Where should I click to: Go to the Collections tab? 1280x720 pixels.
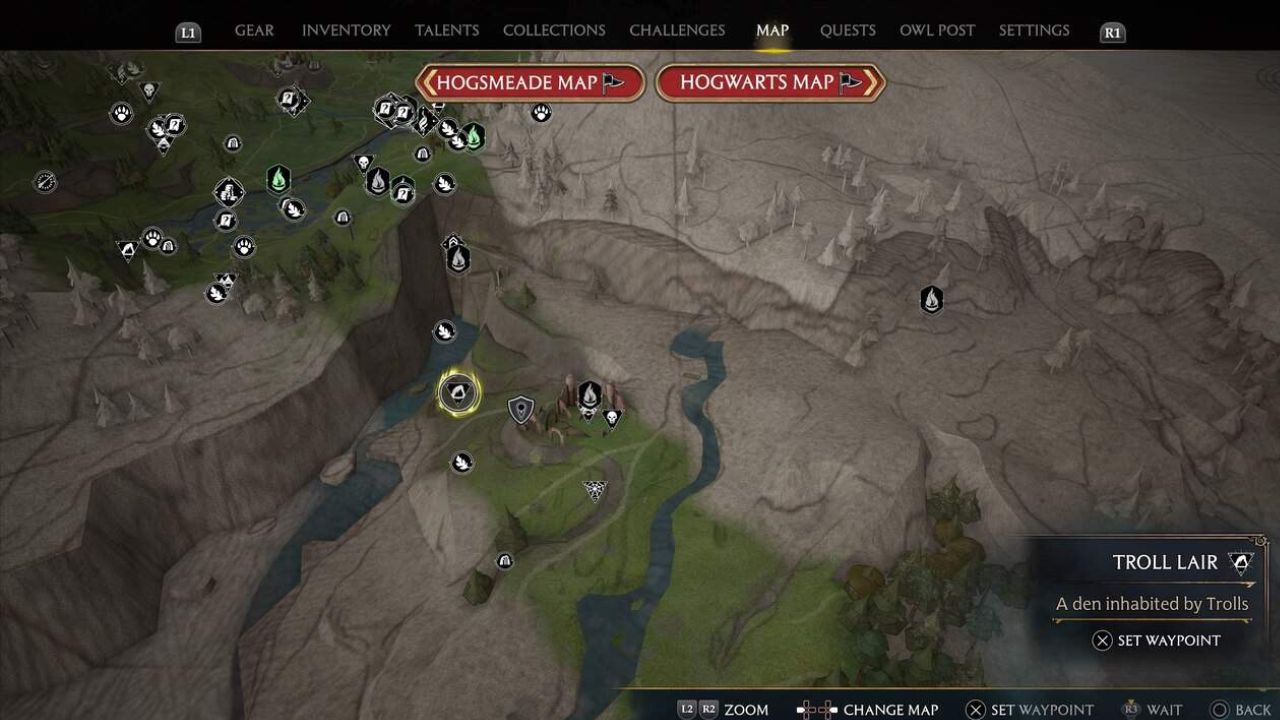click(554, 30)
